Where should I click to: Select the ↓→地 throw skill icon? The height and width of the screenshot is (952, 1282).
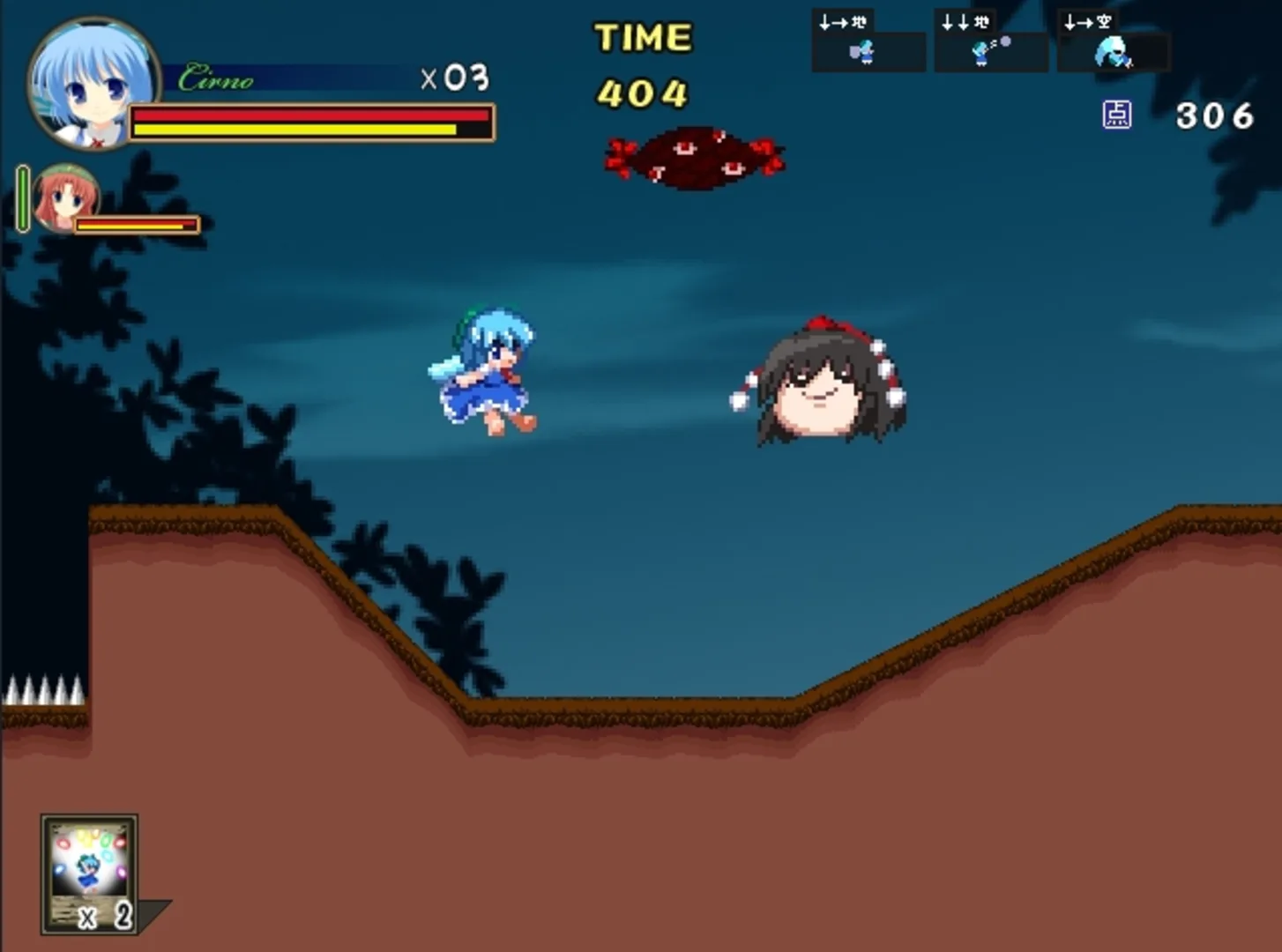pos(868,40)
